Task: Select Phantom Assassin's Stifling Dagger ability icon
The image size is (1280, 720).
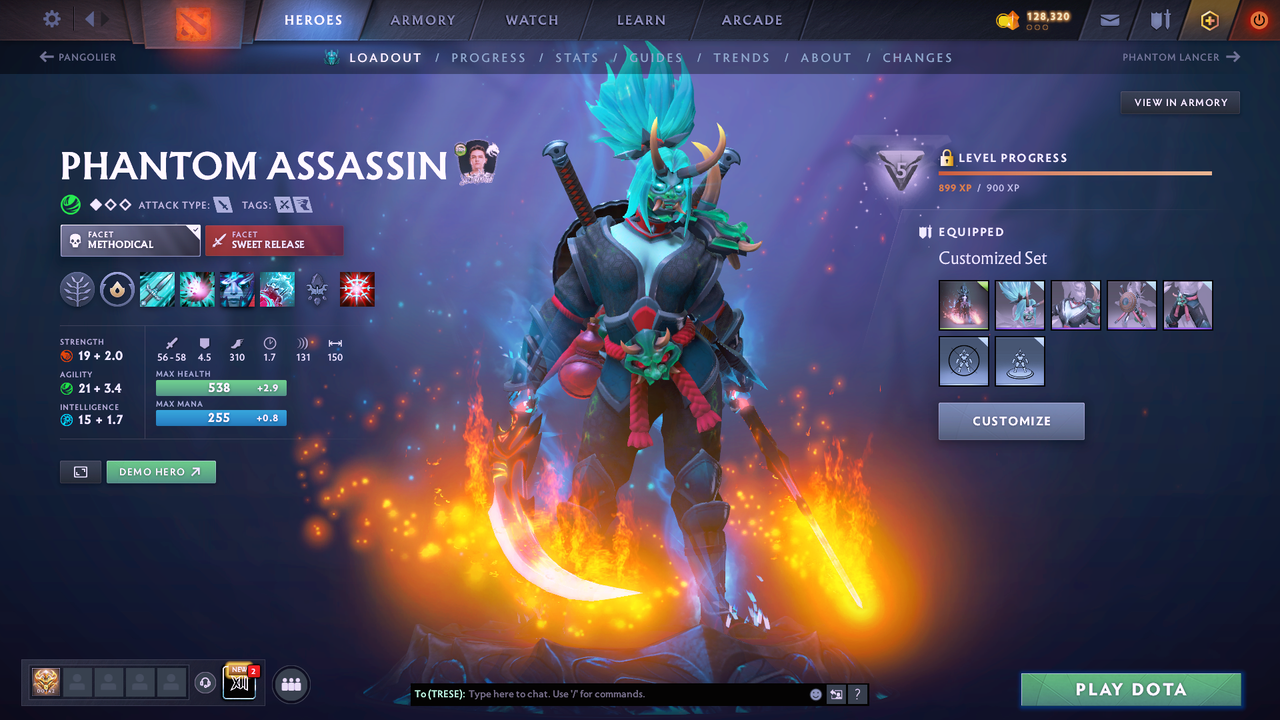Action: [x=157, y=289]
